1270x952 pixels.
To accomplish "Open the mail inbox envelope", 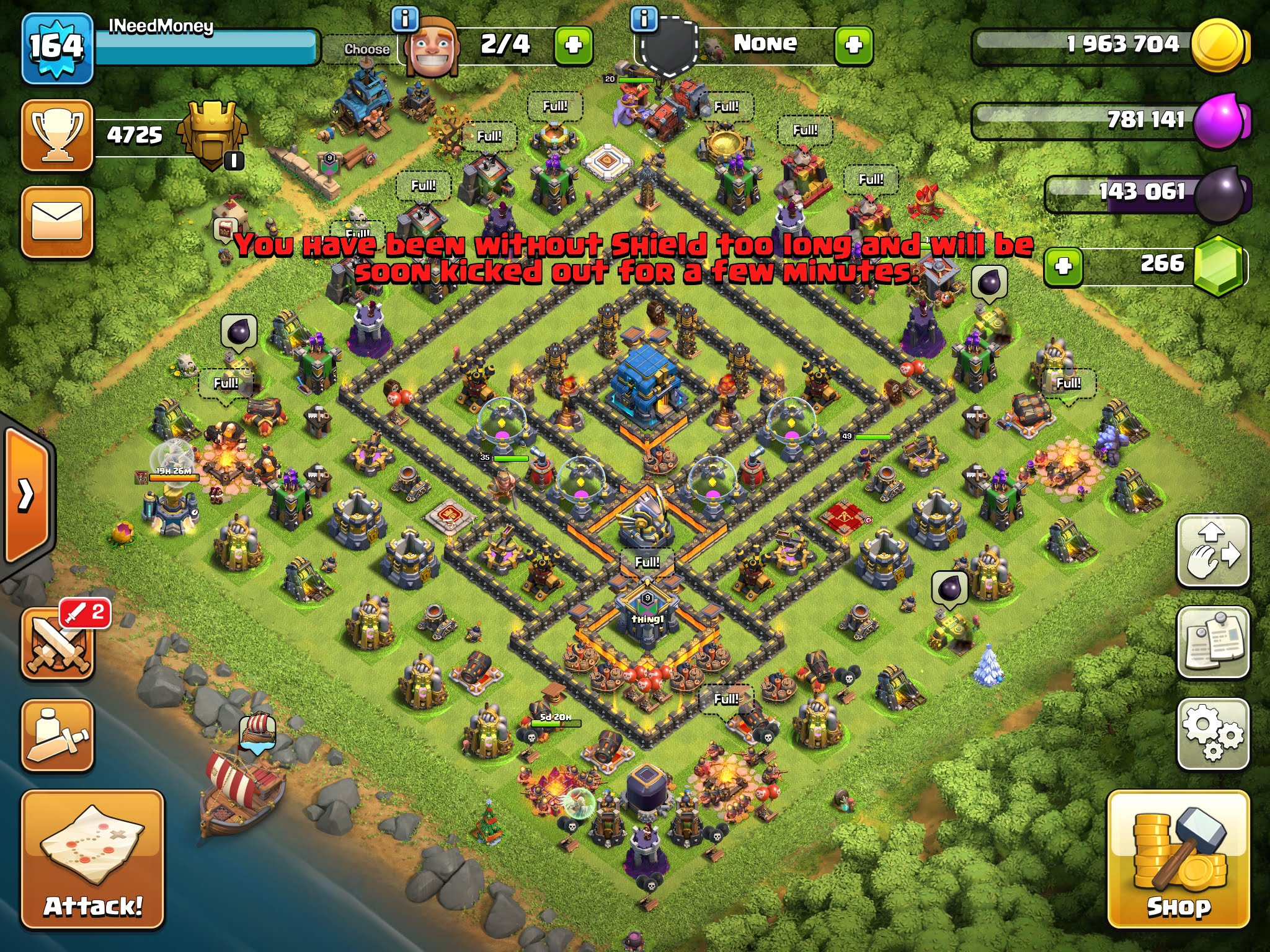I will click(57, 221).
